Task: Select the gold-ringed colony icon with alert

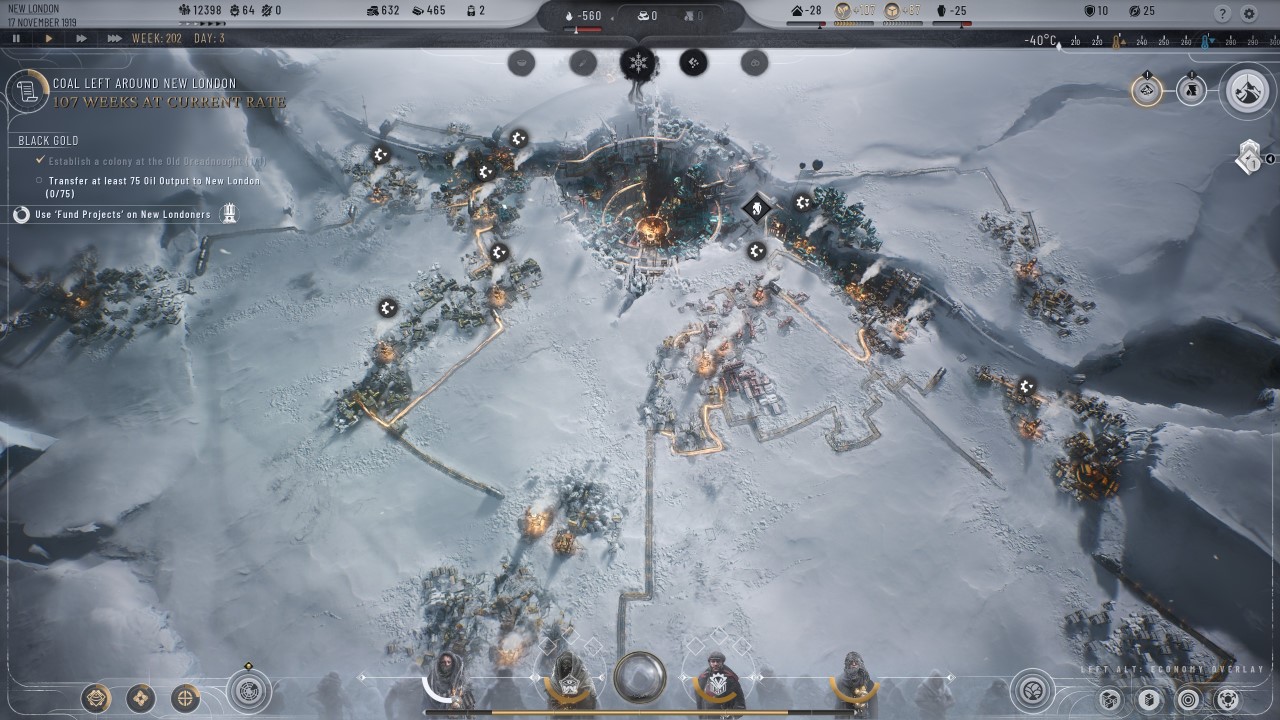Action: tap(1147, 90)
